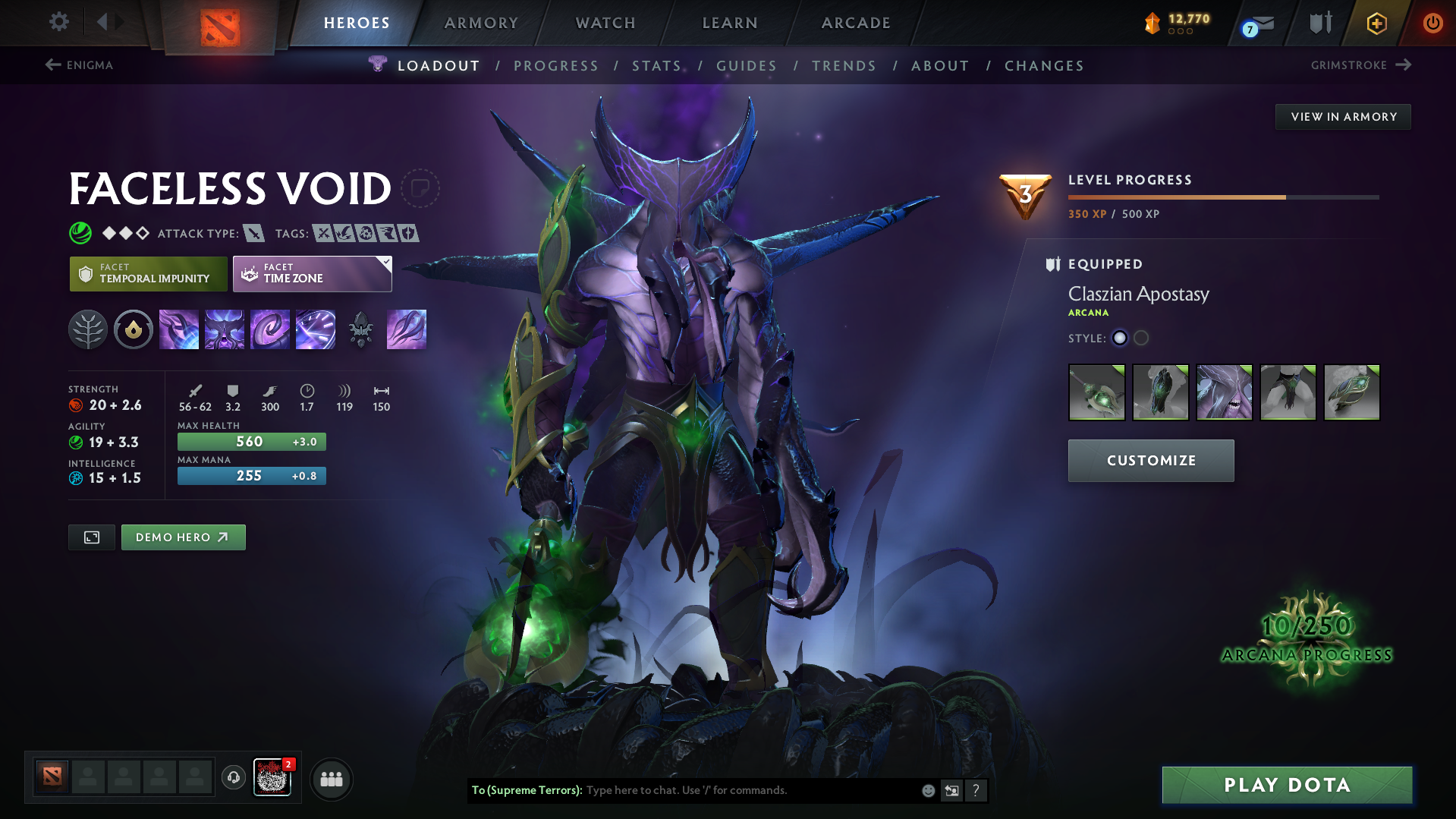
Task: Go back to previous hero Enigma
Action: 79,65
